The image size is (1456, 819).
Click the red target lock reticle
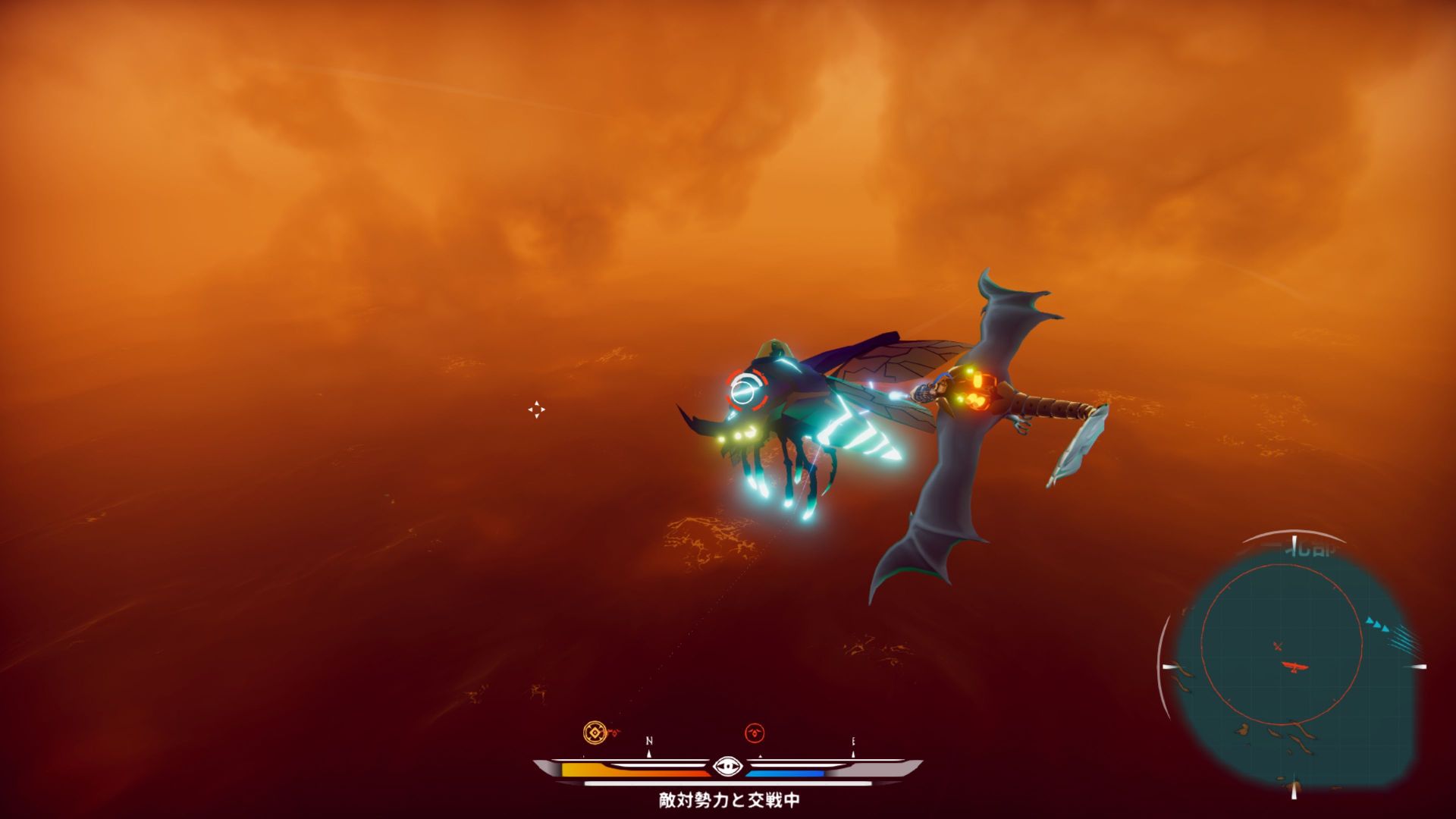pos(743,391)
